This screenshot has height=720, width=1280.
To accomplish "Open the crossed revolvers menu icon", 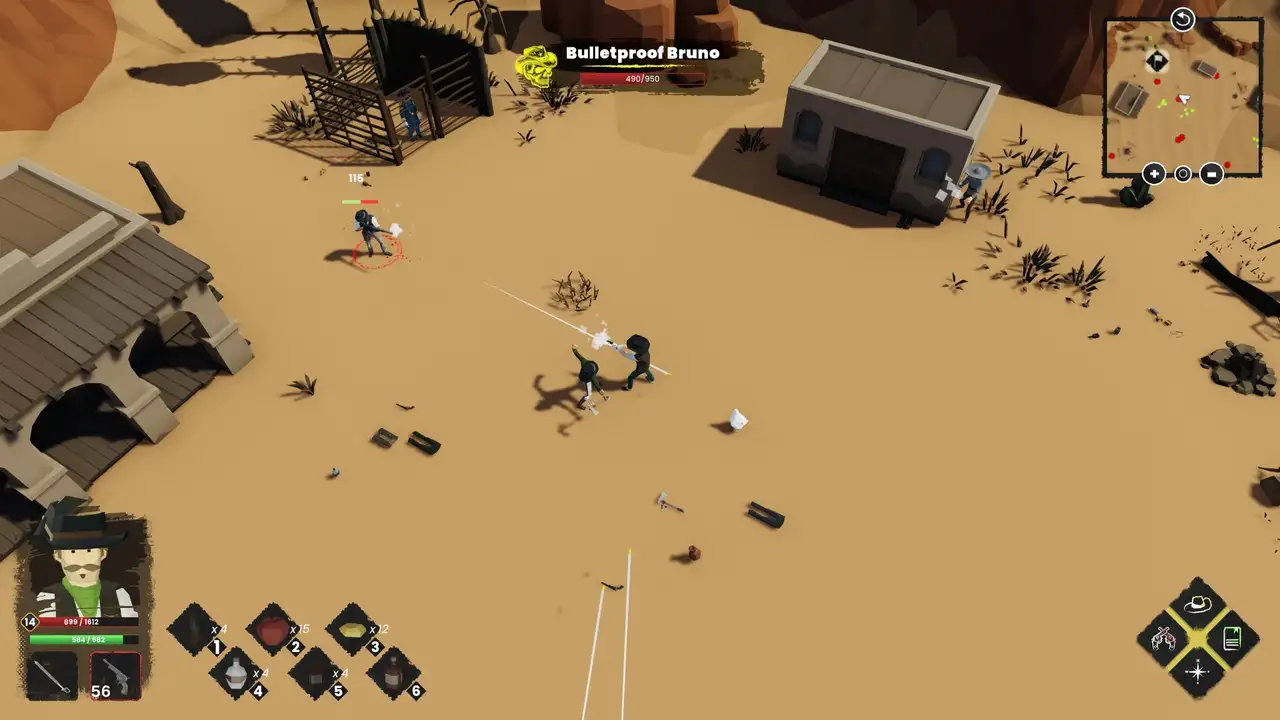I will pos(1163,638).
